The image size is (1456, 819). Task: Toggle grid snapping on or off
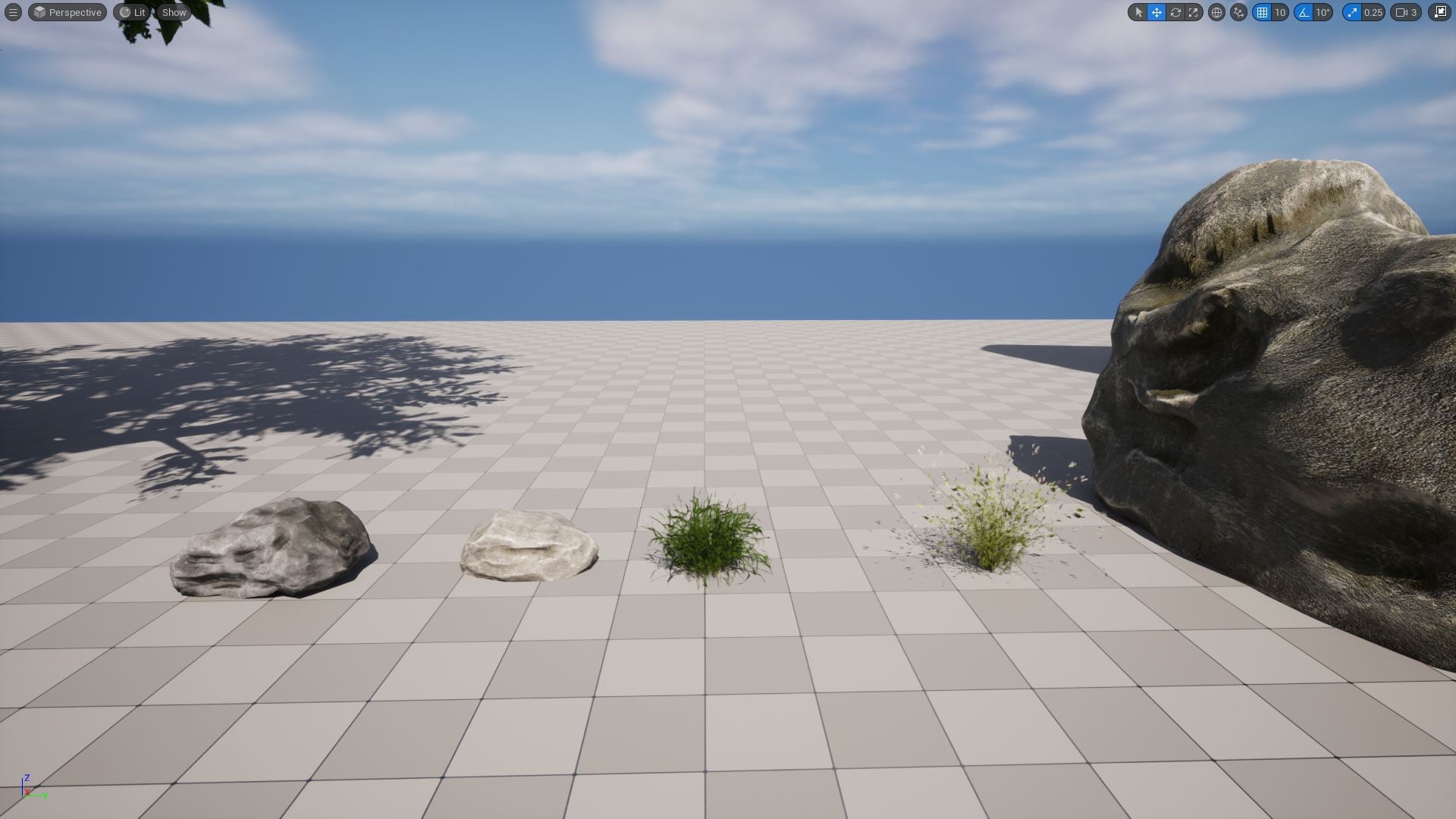(1261, 12)
